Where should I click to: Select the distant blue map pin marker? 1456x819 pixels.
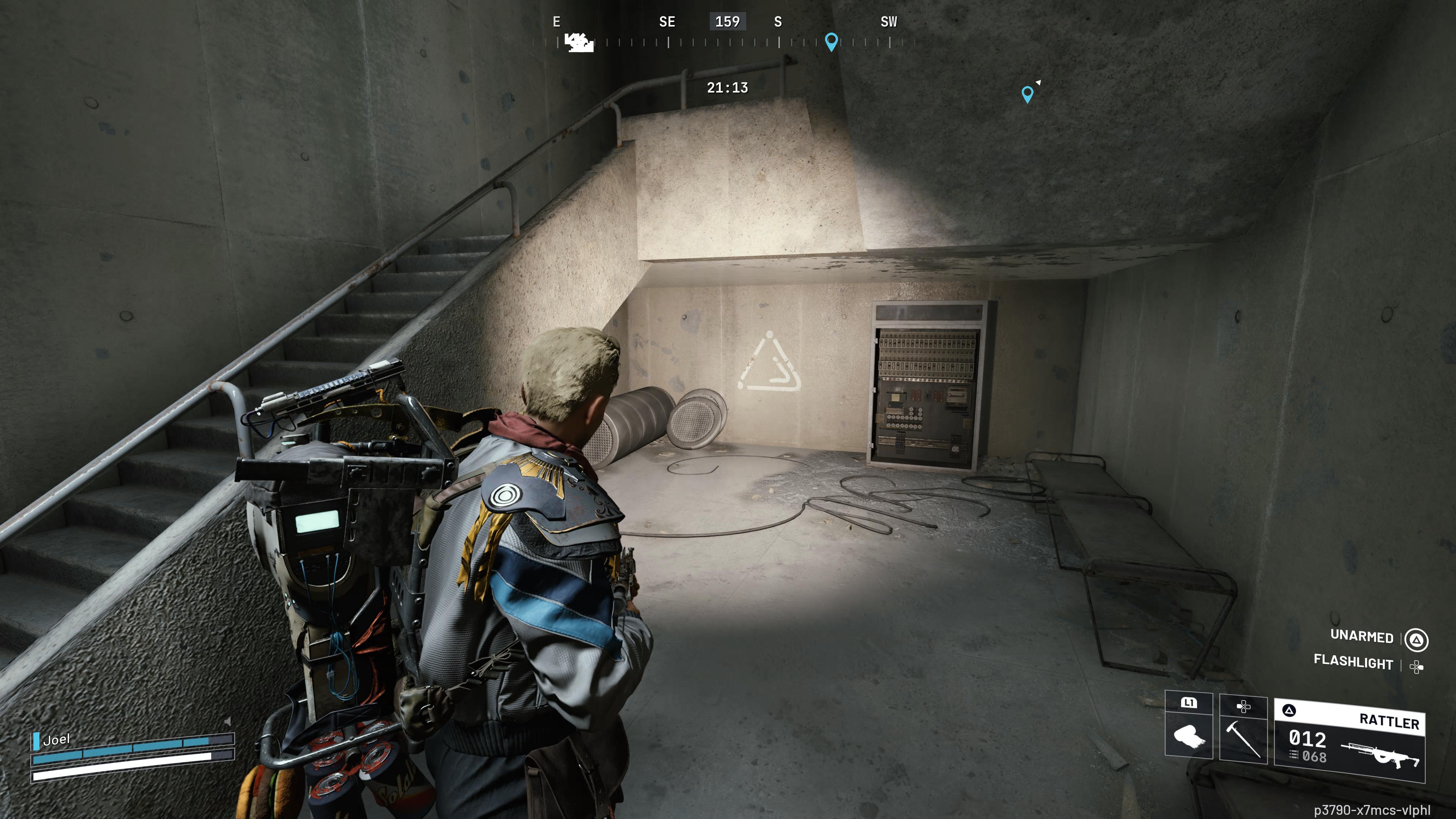(1028, 93)
